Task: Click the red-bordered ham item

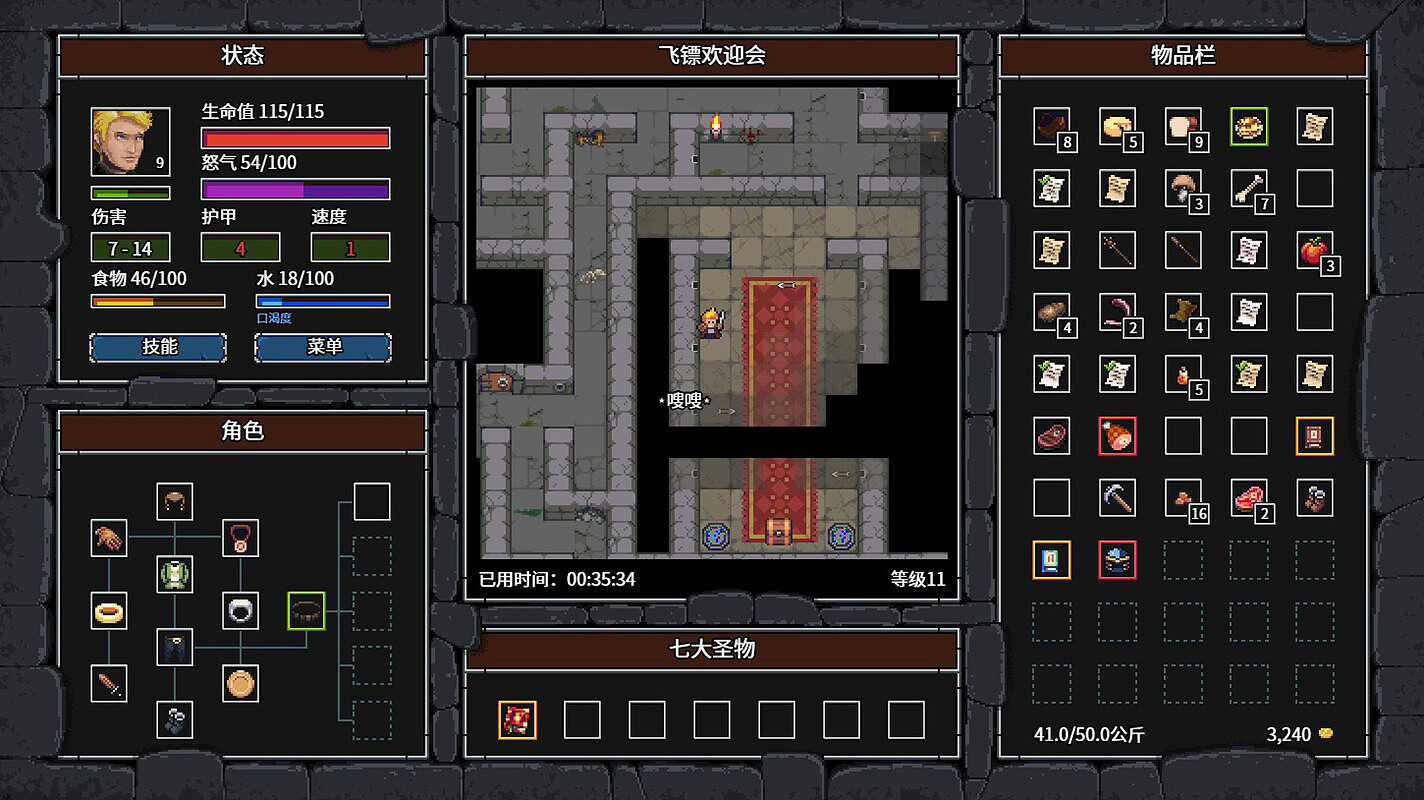Action: (1117, 436)
